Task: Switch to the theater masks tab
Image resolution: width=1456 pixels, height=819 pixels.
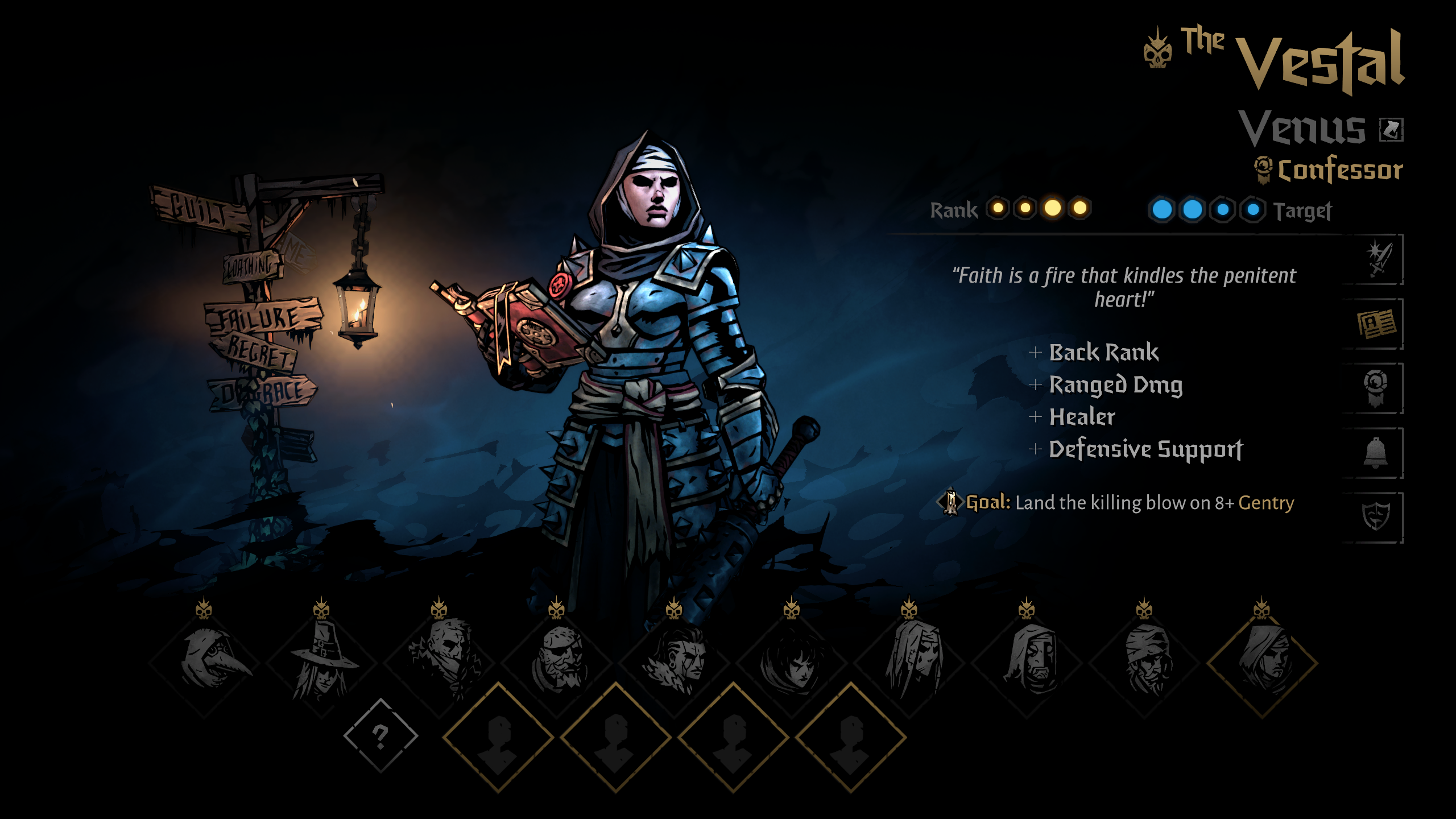Action: coord(1376,518)
